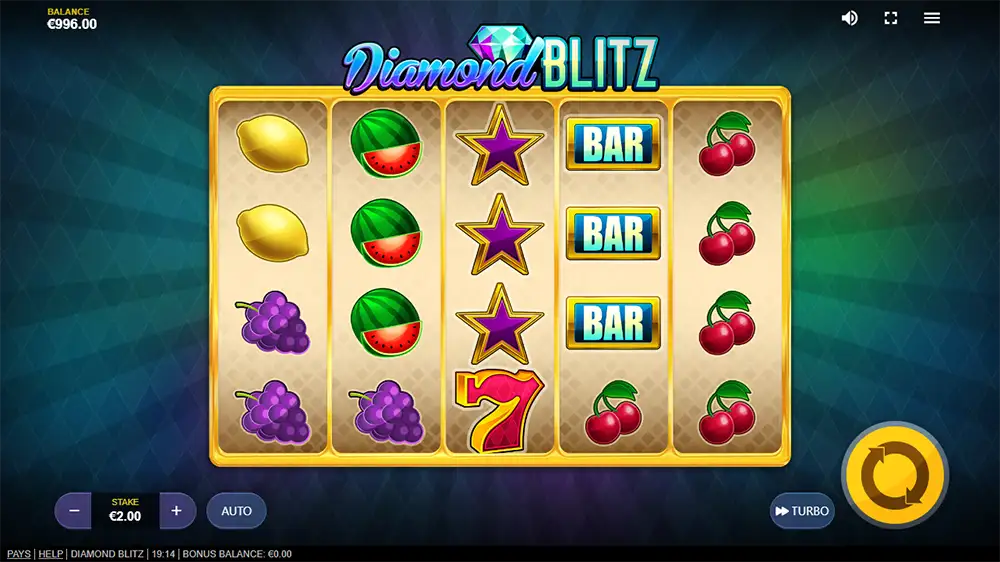Open the hamburger menu
Screen dimensions: 1000x562
click(x=932, y=18)
